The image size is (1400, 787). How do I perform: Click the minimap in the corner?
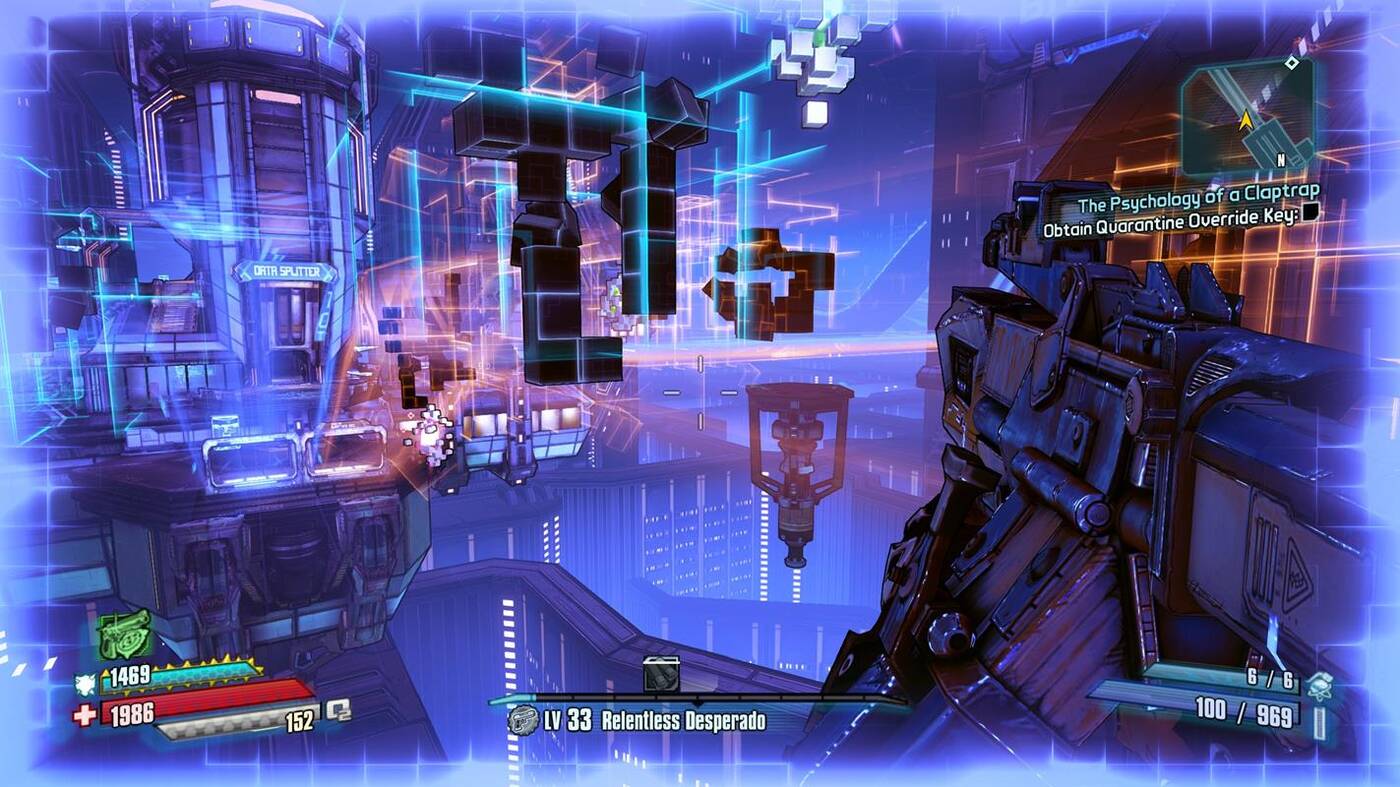(x=1246, y=116)
